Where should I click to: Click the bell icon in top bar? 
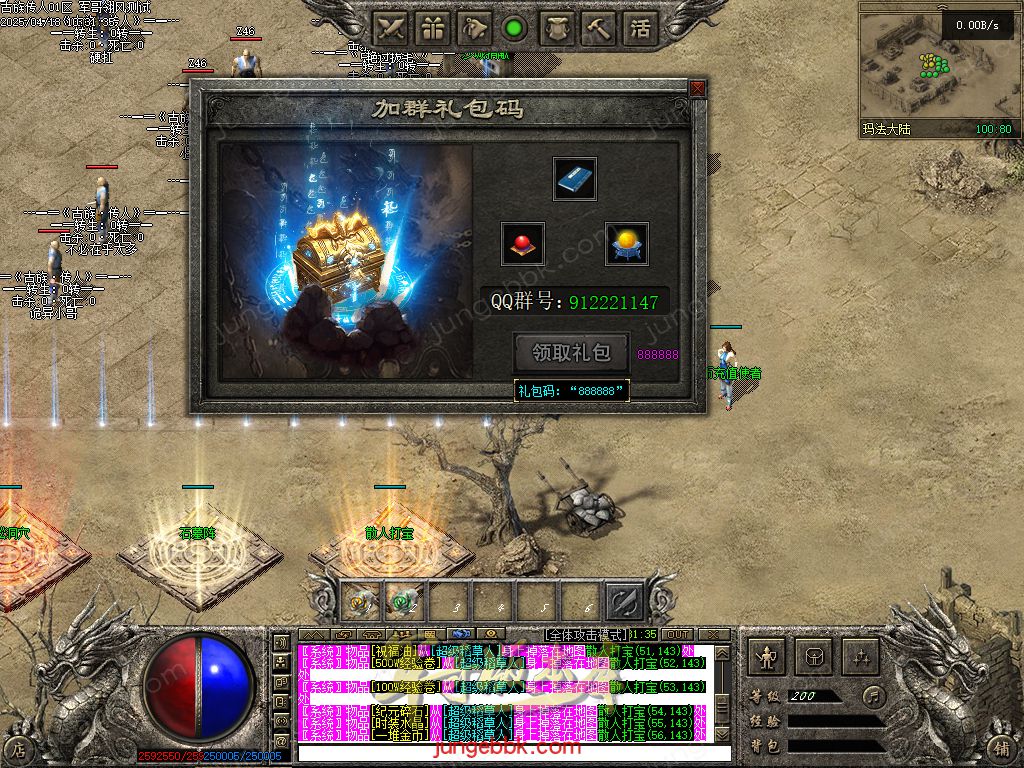point(474,28)
